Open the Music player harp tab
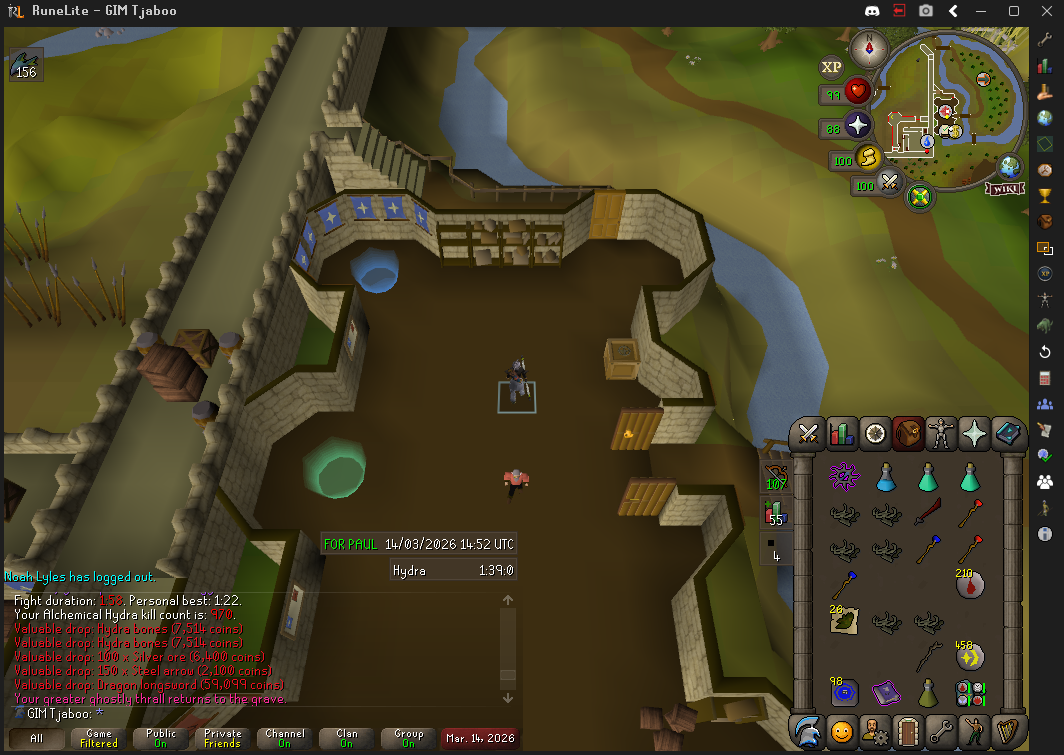Viewport: 1064px width, 755px height. pos(1007,732)
